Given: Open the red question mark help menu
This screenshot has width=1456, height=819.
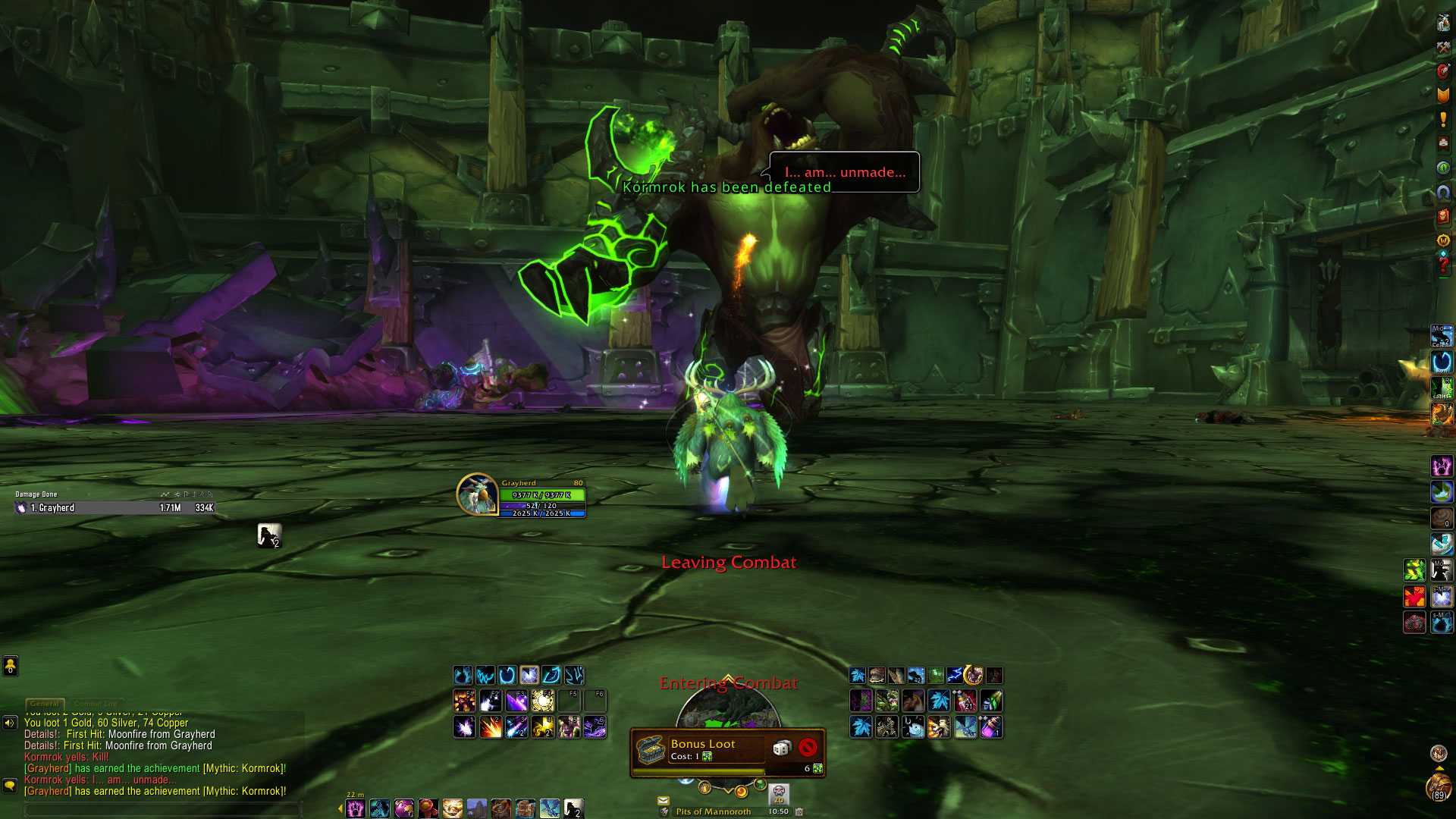Looking at the screenshot, I should pyautogui.click(x=1443, y=265).
